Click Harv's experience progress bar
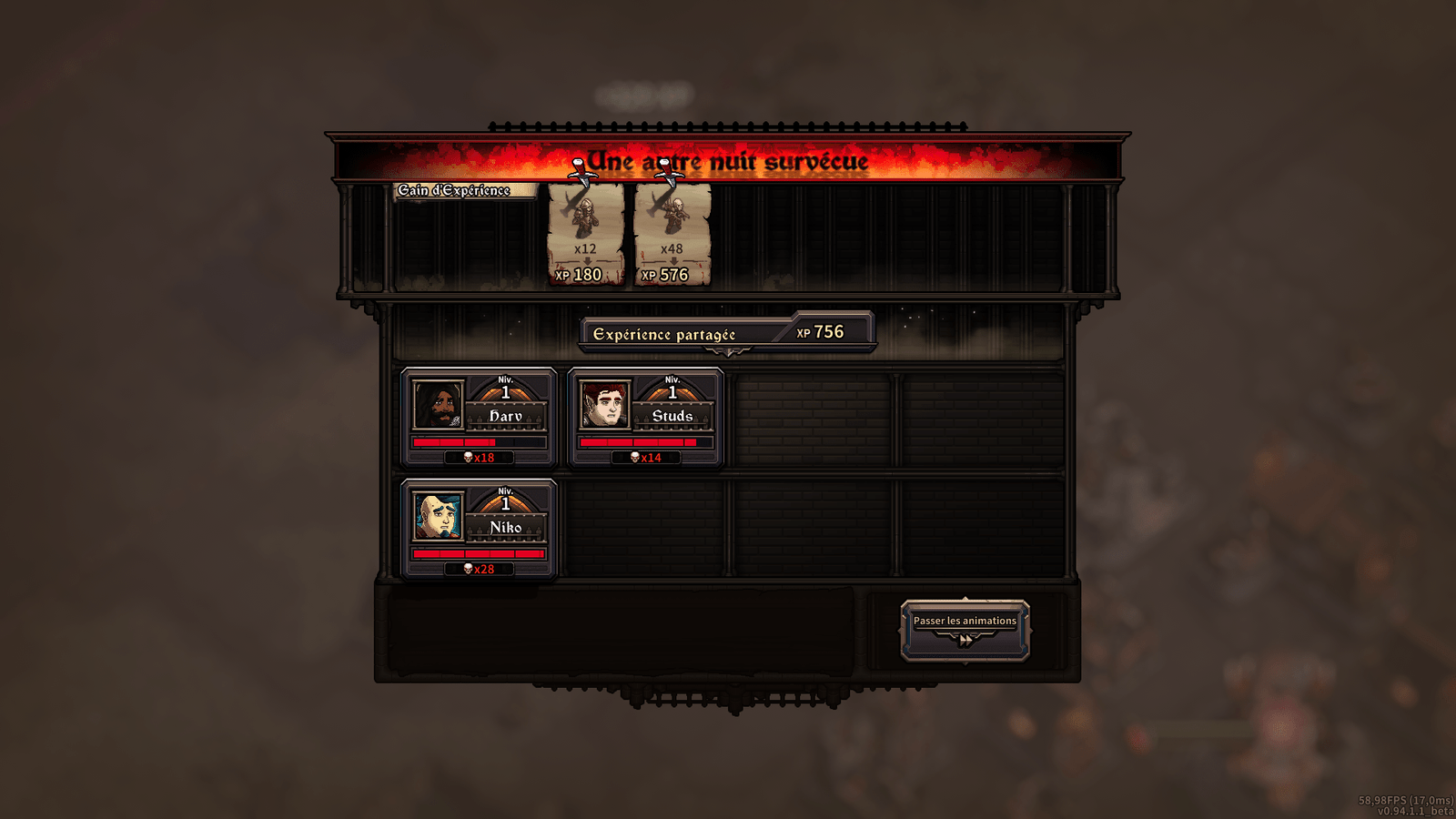1456x819 pixels. pos(478,440)
